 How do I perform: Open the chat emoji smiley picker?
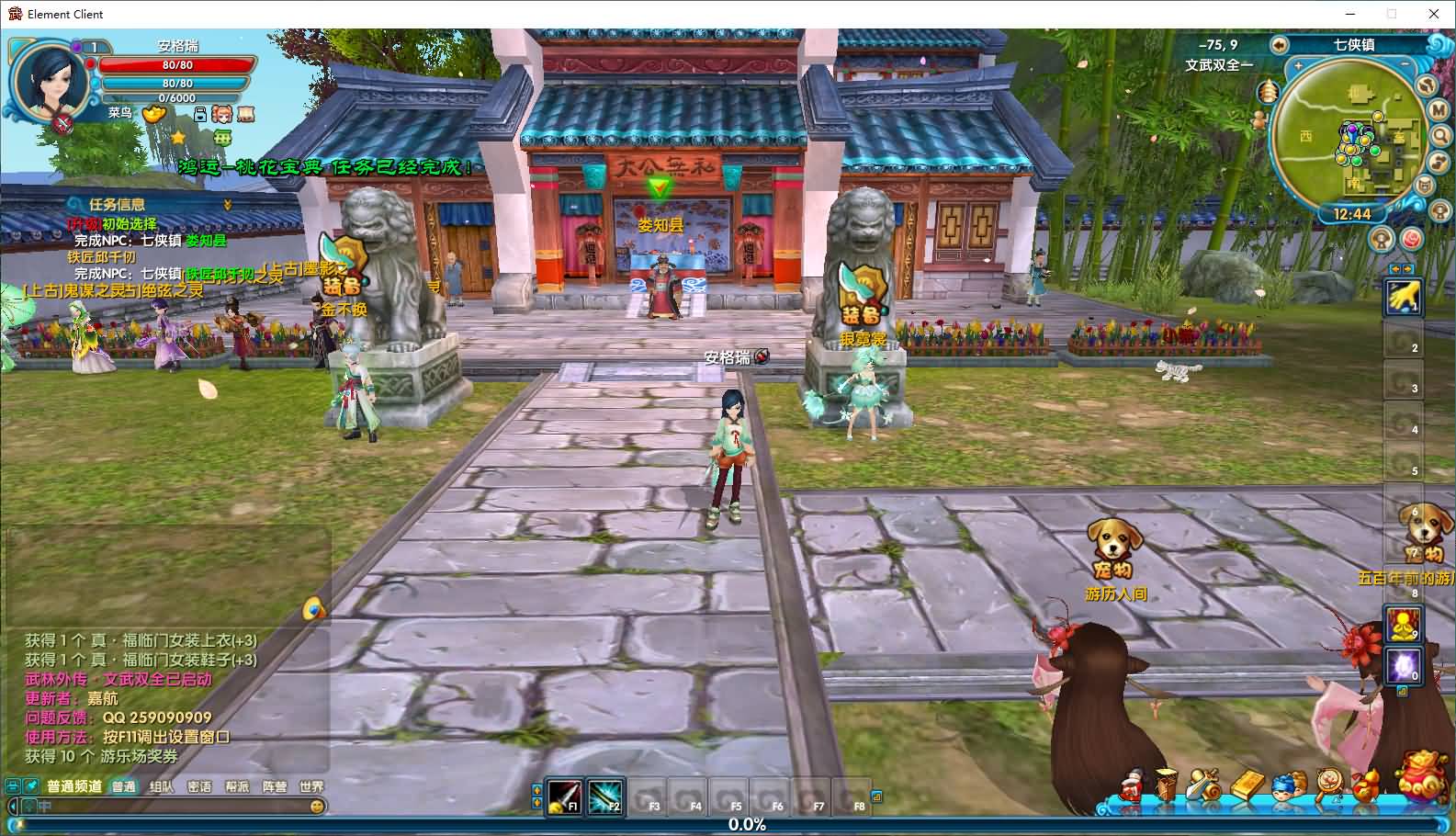point(317,807)
